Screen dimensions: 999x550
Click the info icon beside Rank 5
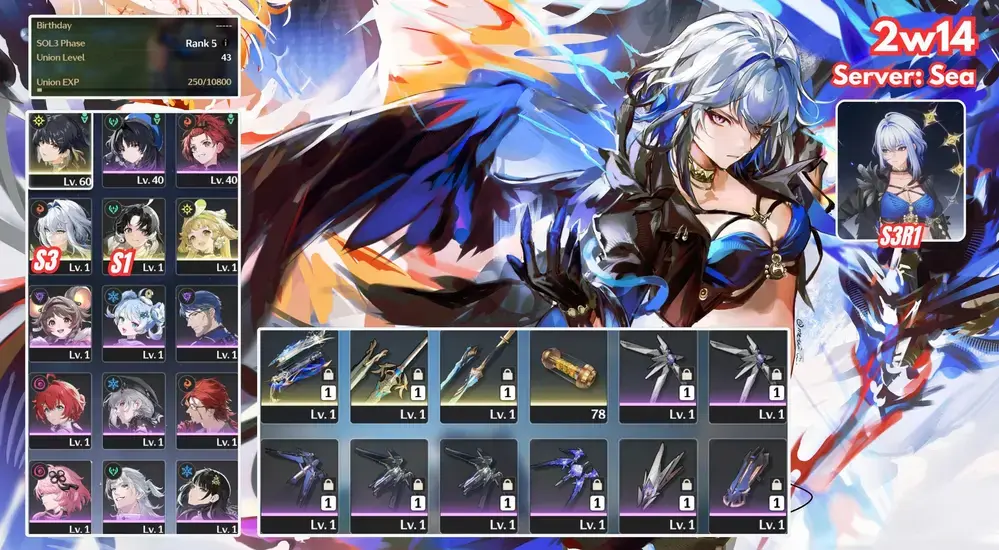[x=225, y=43]
